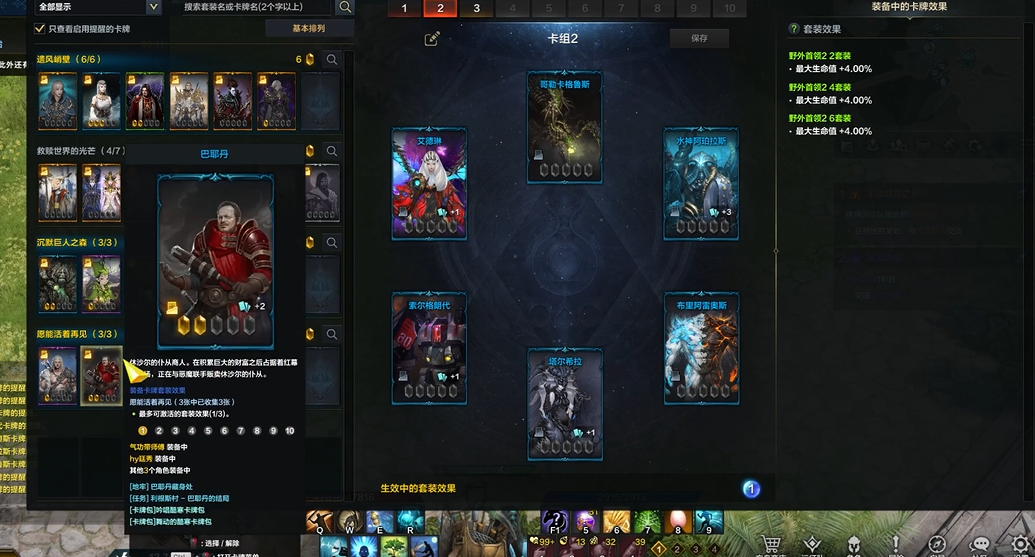Choose the 水神阿珀拉斯 card
1035x557 pixels.
click(701, 183)
